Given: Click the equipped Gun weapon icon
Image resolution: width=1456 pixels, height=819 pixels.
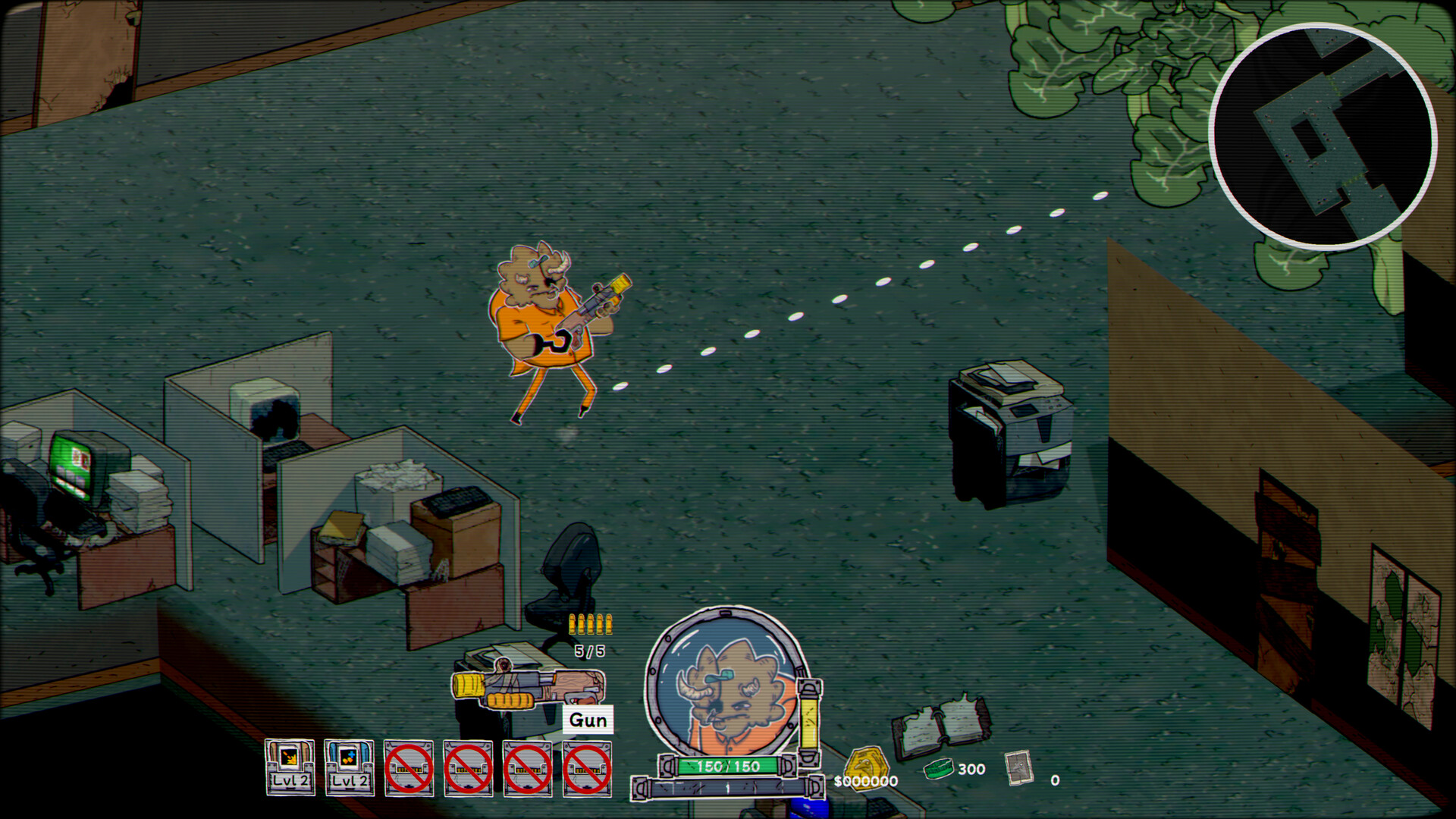Looking at the screenshot, I should pos(519,686).
